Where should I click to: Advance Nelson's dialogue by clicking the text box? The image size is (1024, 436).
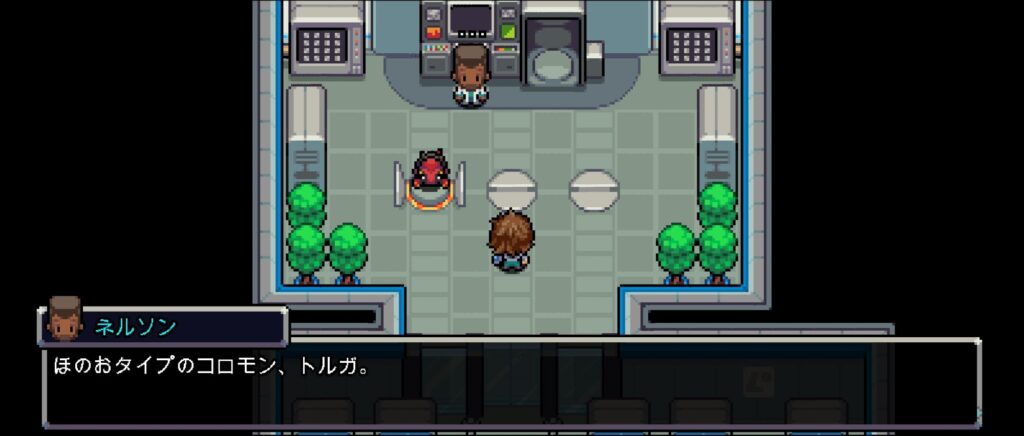(x=510, y=382)
